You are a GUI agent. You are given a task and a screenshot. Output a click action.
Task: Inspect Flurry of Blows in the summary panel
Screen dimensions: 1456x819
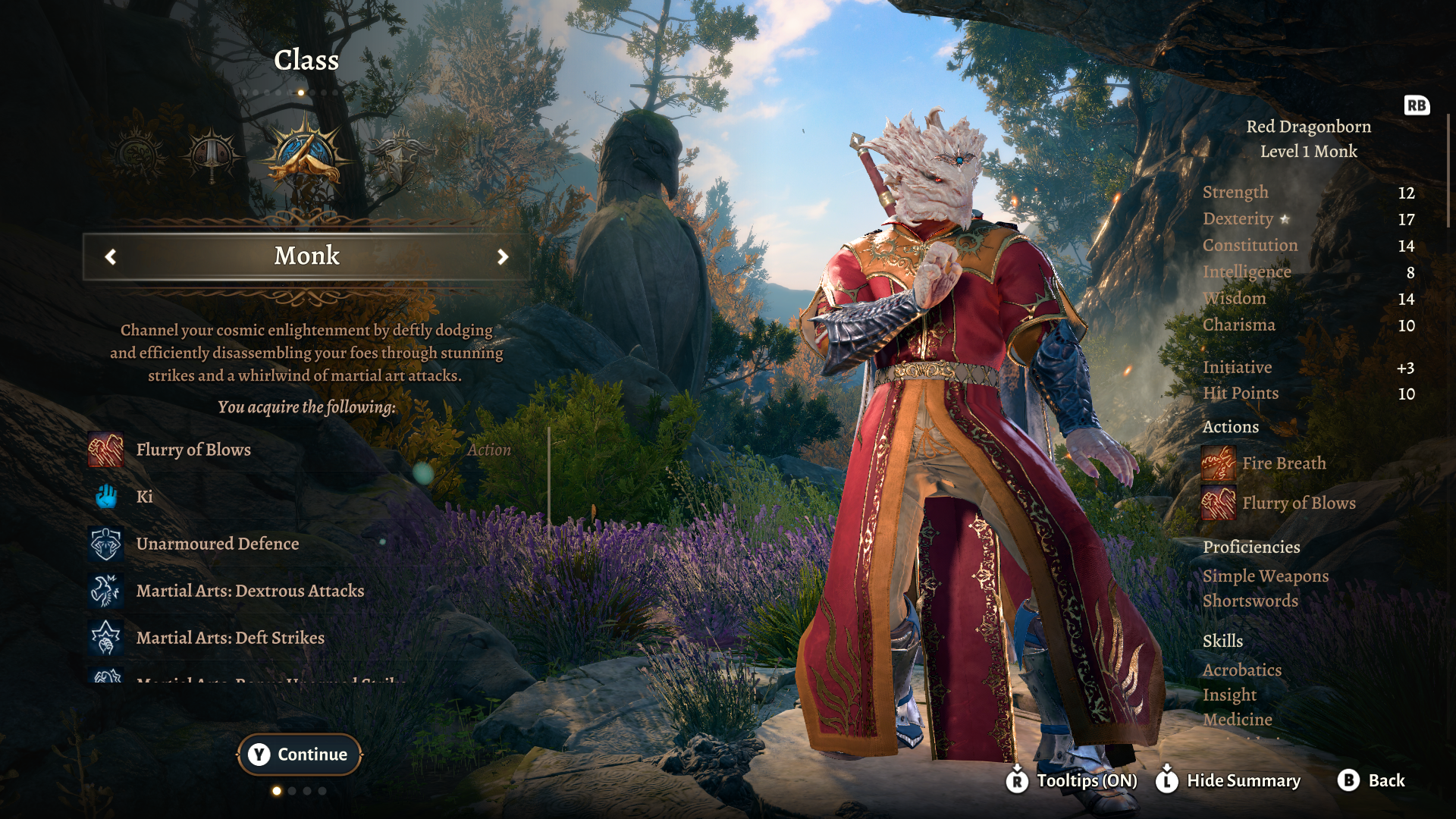[x=1298, y=504]
